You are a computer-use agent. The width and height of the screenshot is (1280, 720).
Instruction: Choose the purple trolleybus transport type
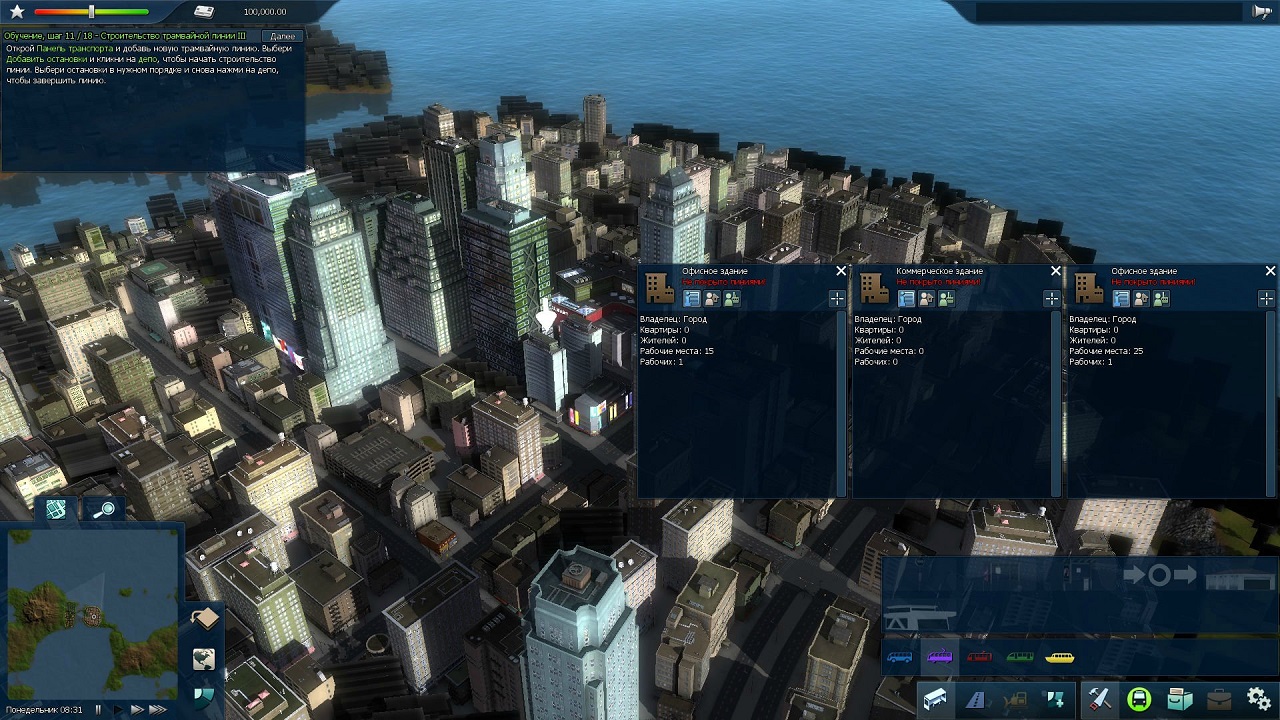pyautogui.click(x=939, y=657)
